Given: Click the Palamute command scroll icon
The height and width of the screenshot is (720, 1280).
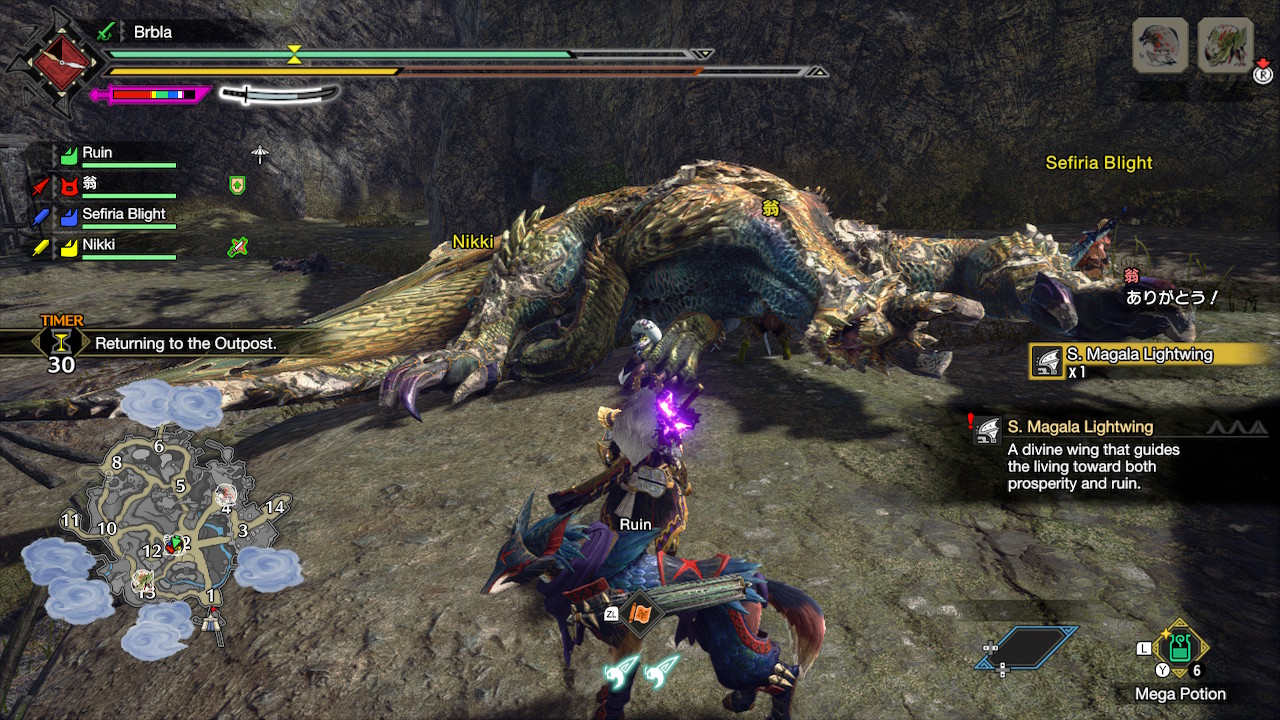Looking at the screenshot, I should pos(640,612).
